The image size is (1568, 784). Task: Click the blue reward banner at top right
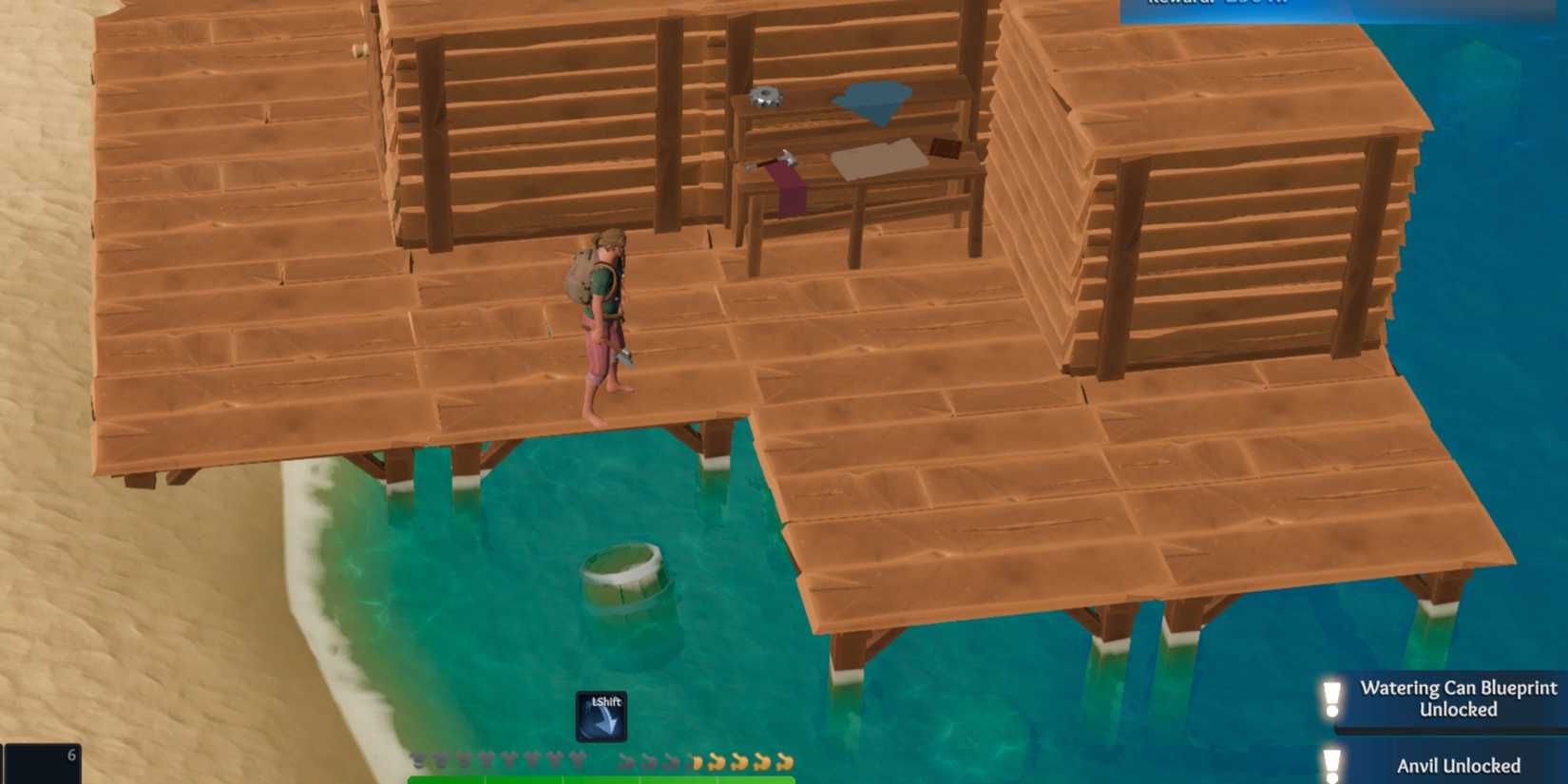point(1330,8)
